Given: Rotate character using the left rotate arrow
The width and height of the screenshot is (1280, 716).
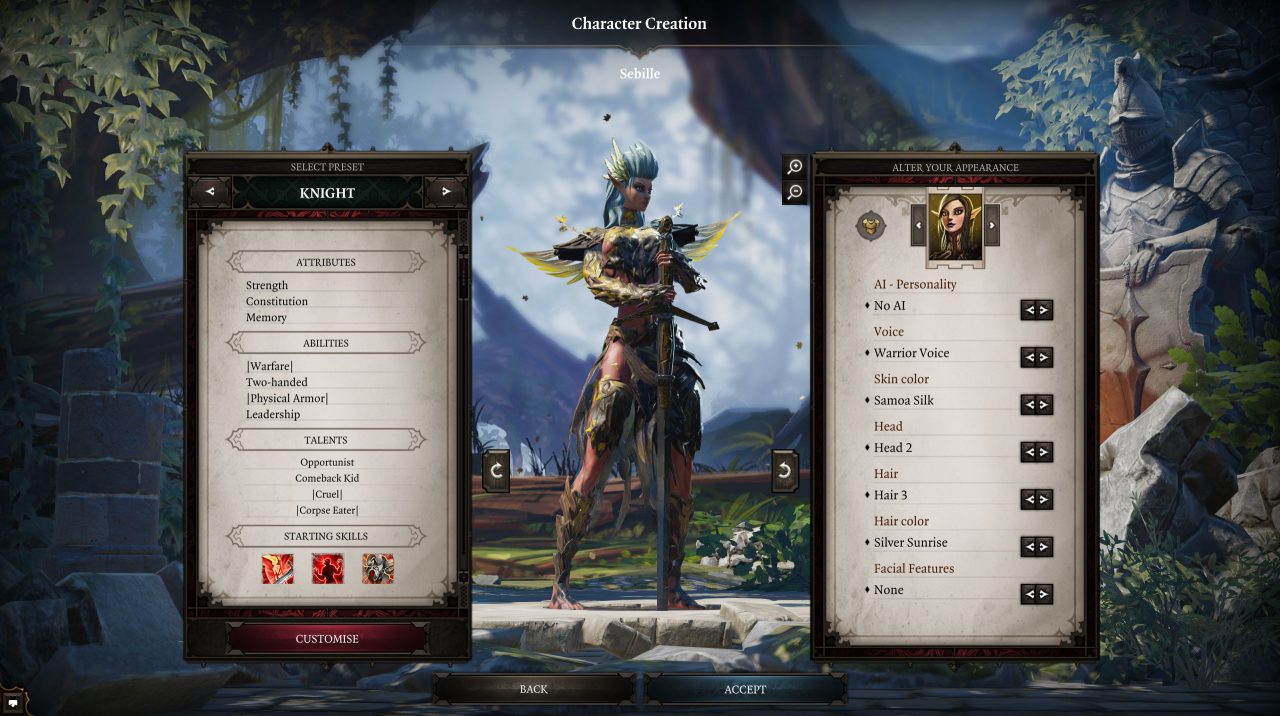Looking at the screenshot, I should pyautogui.click(x=496, y=471).
